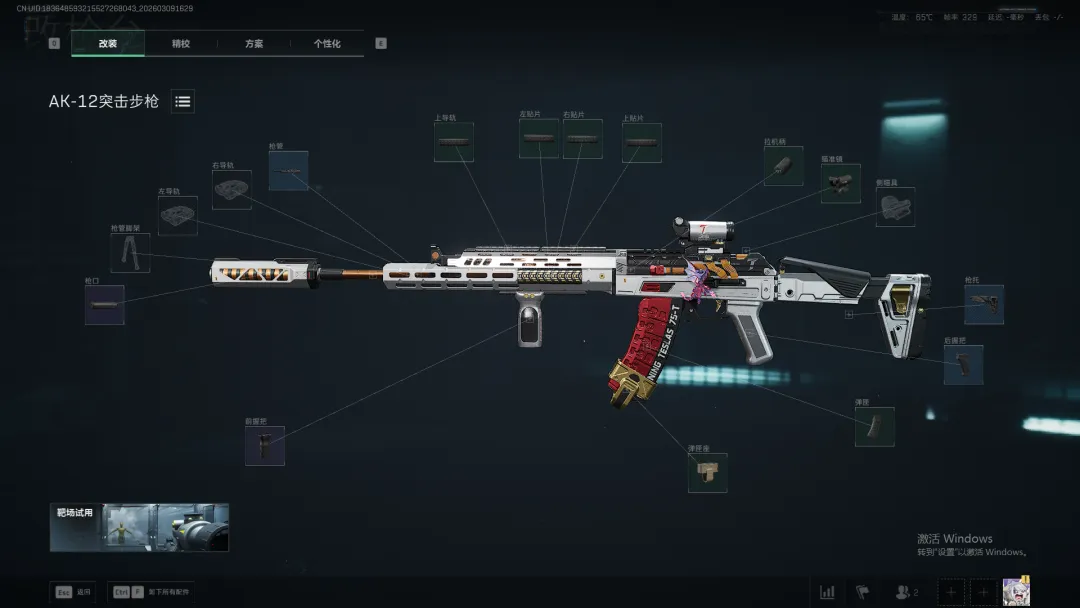This screenshot has height=608, width=1080.
Task: Open the 上贴片 top patch slot
Action: pyautogui.click(x=642, y=143)
